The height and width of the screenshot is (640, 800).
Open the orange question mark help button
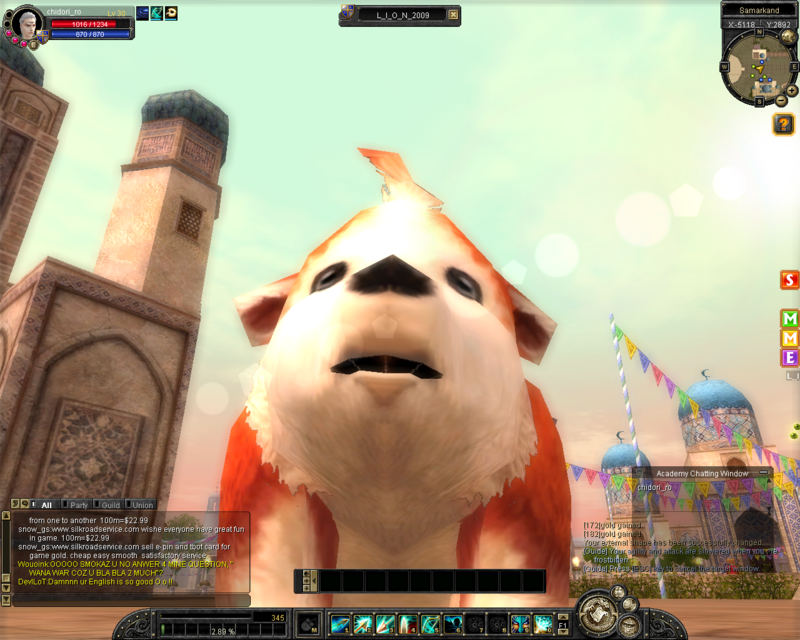point(783,124)
